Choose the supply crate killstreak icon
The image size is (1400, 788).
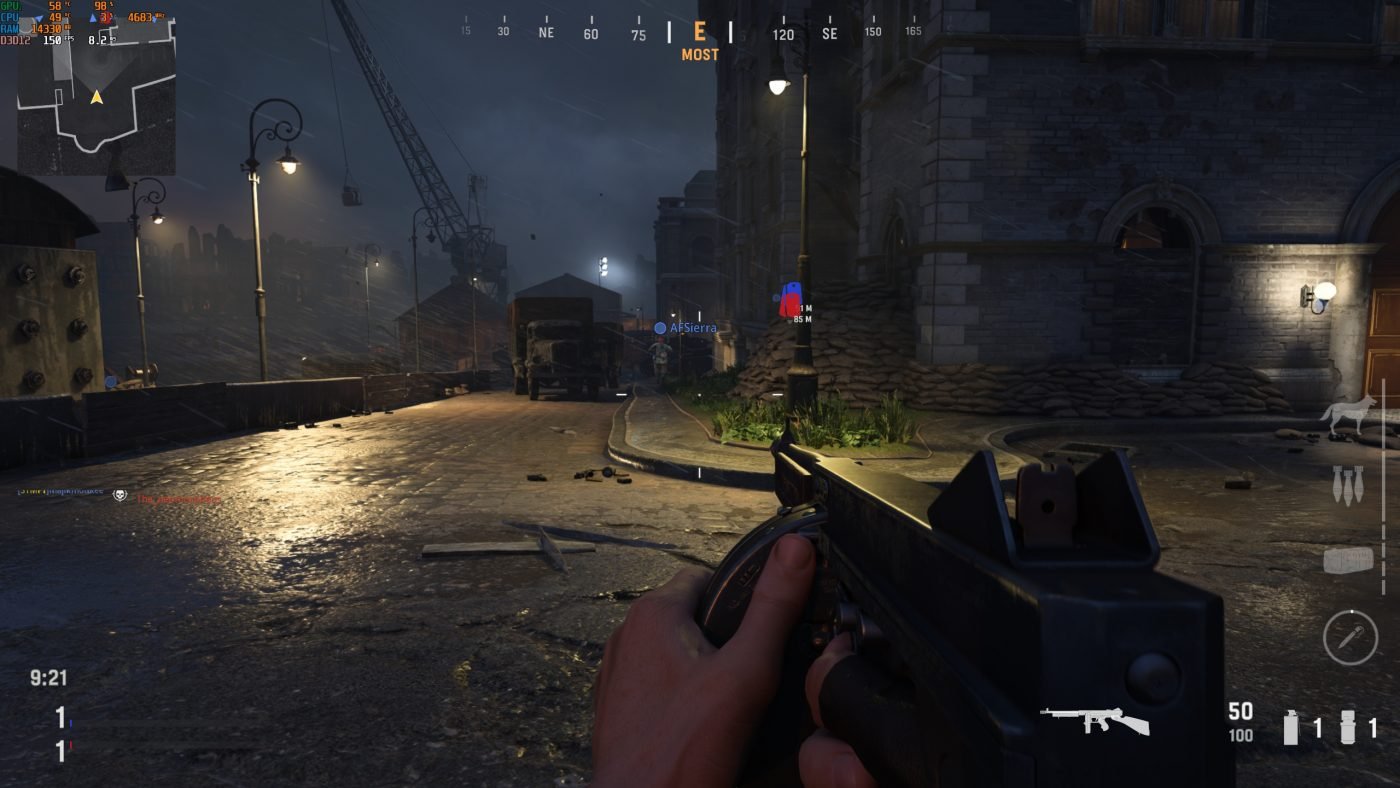pos(1348,560)
